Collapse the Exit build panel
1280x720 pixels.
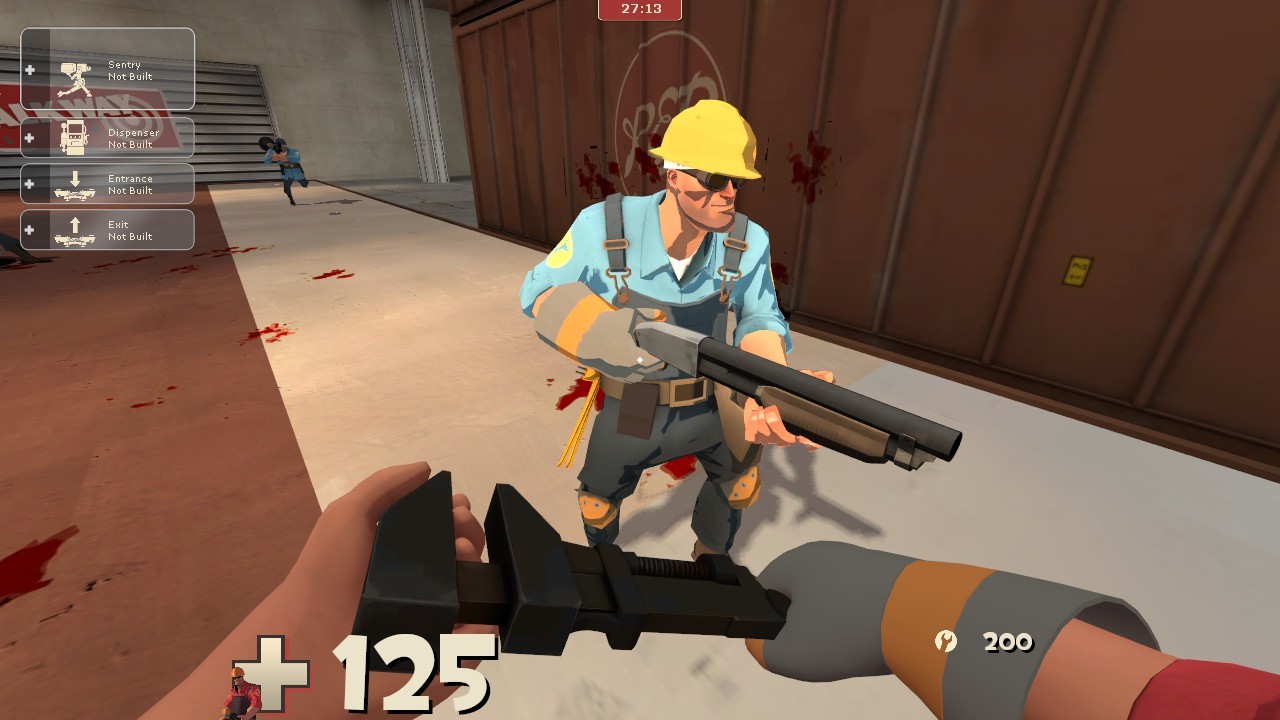point(107,229)
